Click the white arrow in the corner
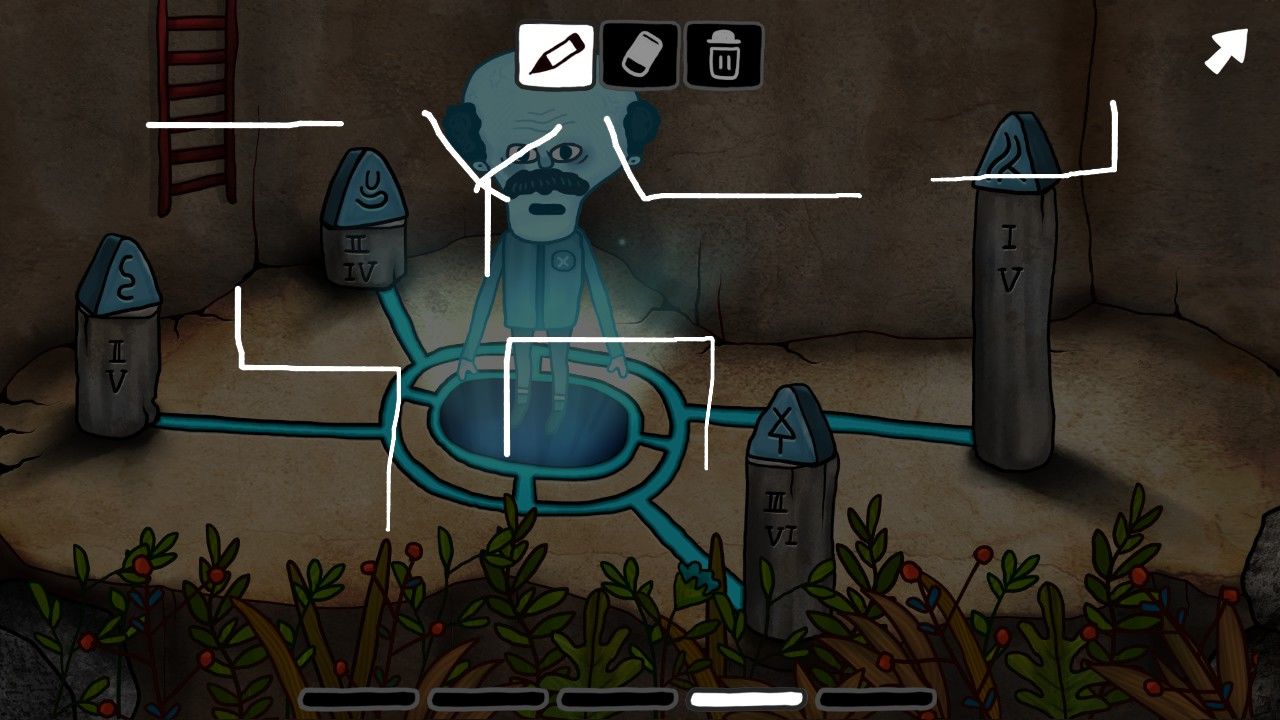Image resolution: width=1280 pixels, height=720 pixels. tap(1226, 50)
